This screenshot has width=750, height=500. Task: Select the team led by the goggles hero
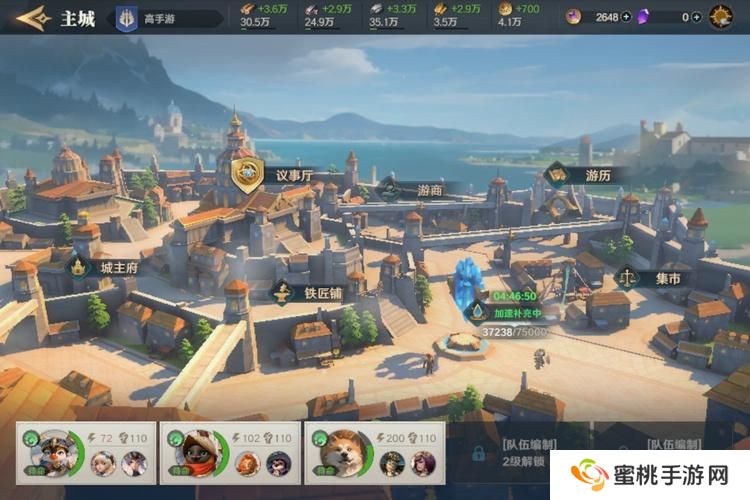pyautogui.click(x=83, y=453)
